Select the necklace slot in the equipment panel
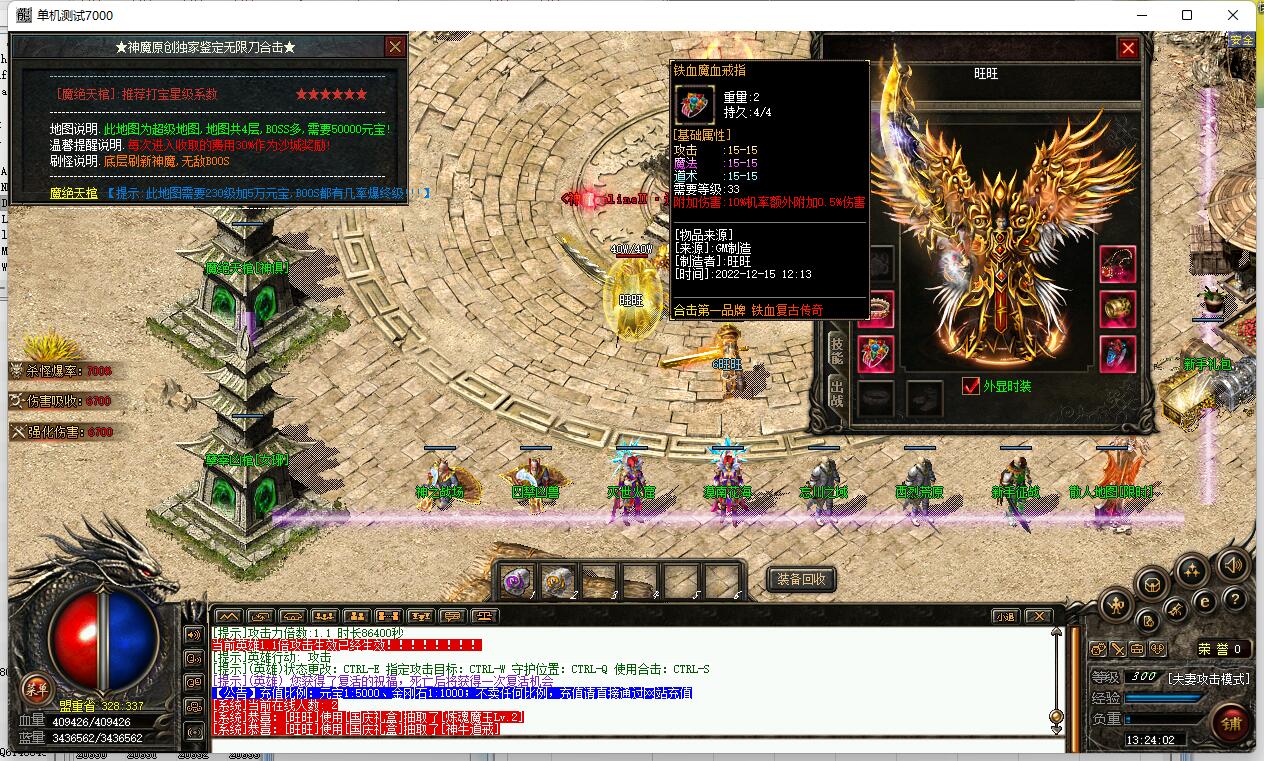Viewport: 1264px width, 761px height. pyautogui.click(x=1117, y=264)
